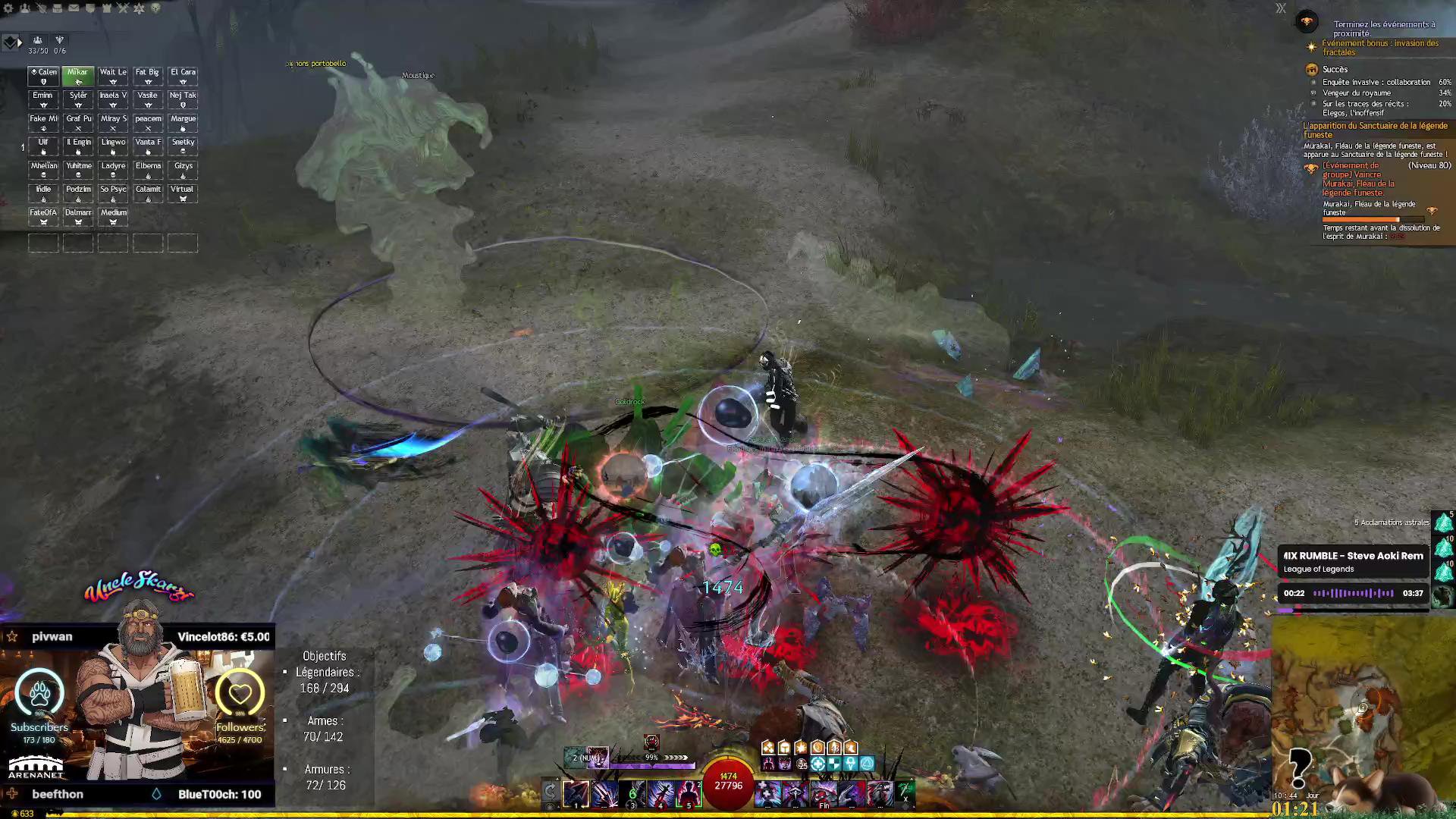Open the squad layers icon next to the arrow
Image resolution: width=1456 pixels, height=819 pixels.
pos(9,42)
